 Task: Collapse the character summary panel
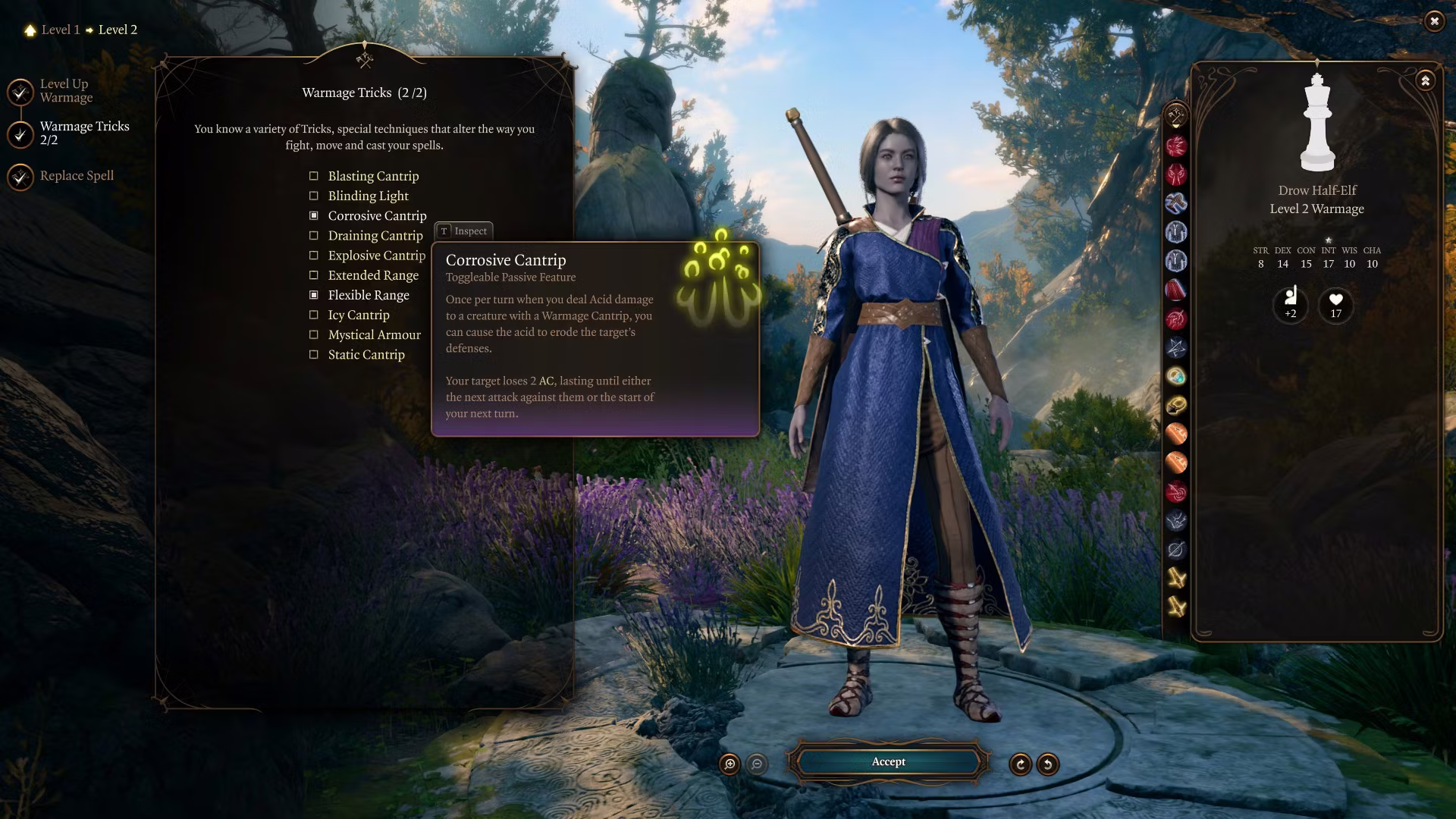1425,80
